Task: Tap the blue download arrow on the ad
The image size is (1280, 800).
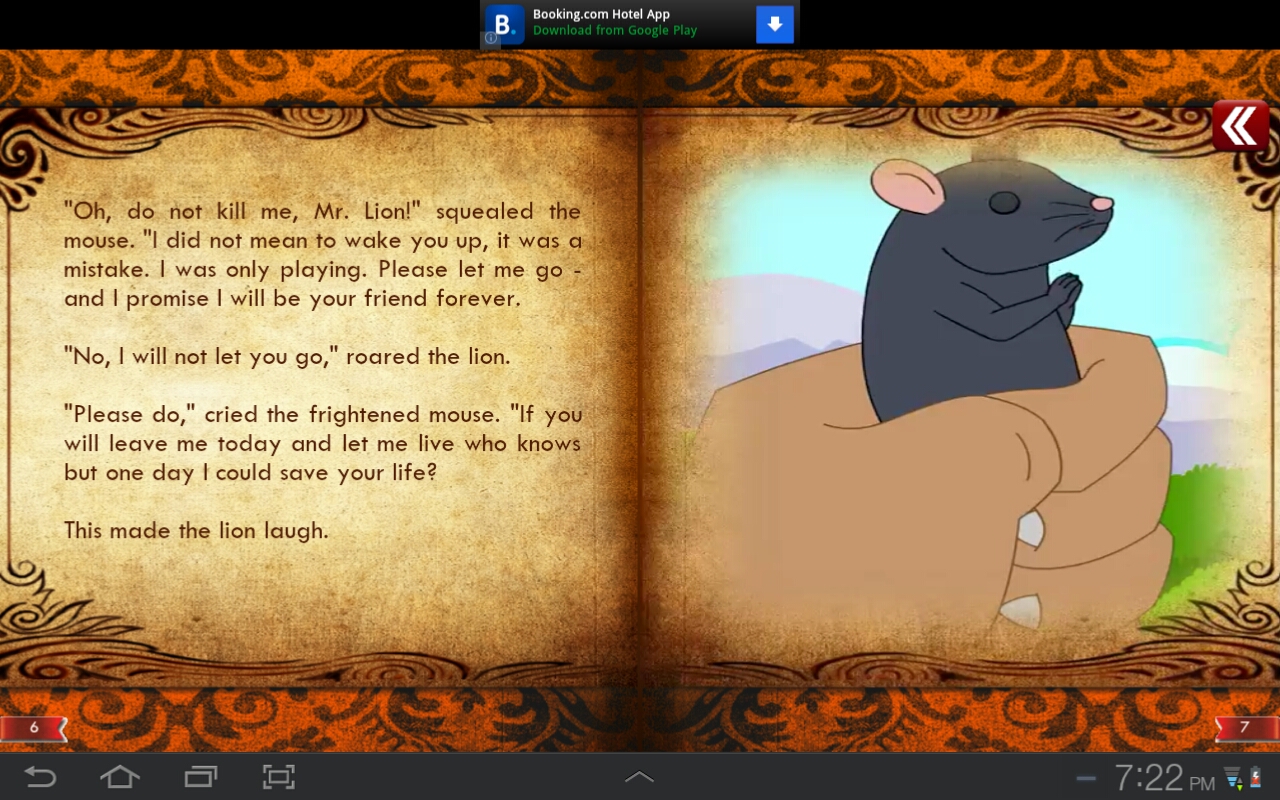Action: pyautogui.click(x=775, y=22)
